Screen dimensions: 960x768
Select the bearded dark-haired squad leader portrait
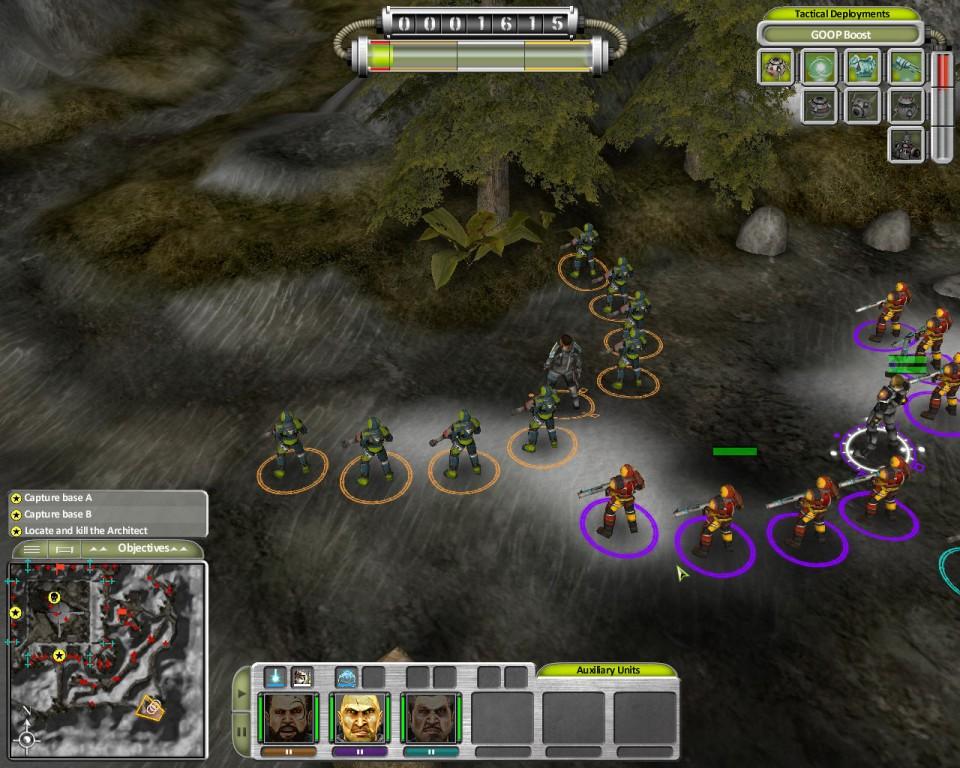pyautogui.click(x=289, y=718)
